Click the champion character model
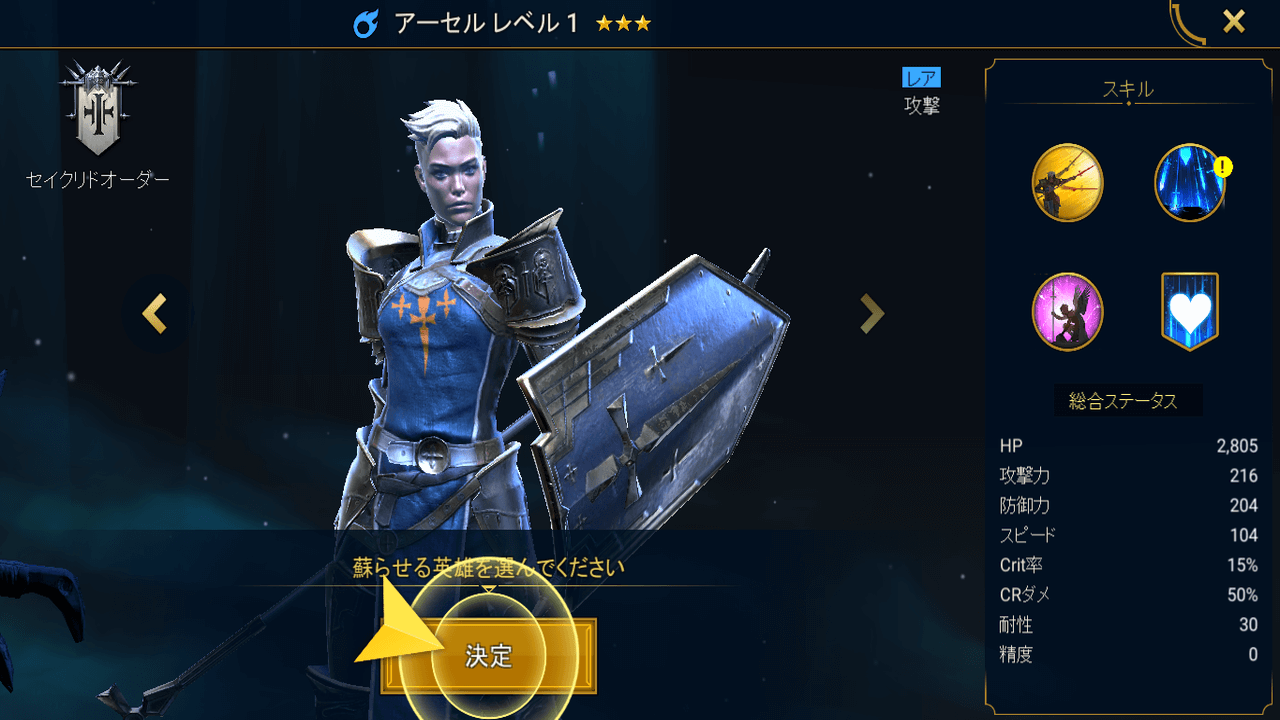 tap(450, 350)
